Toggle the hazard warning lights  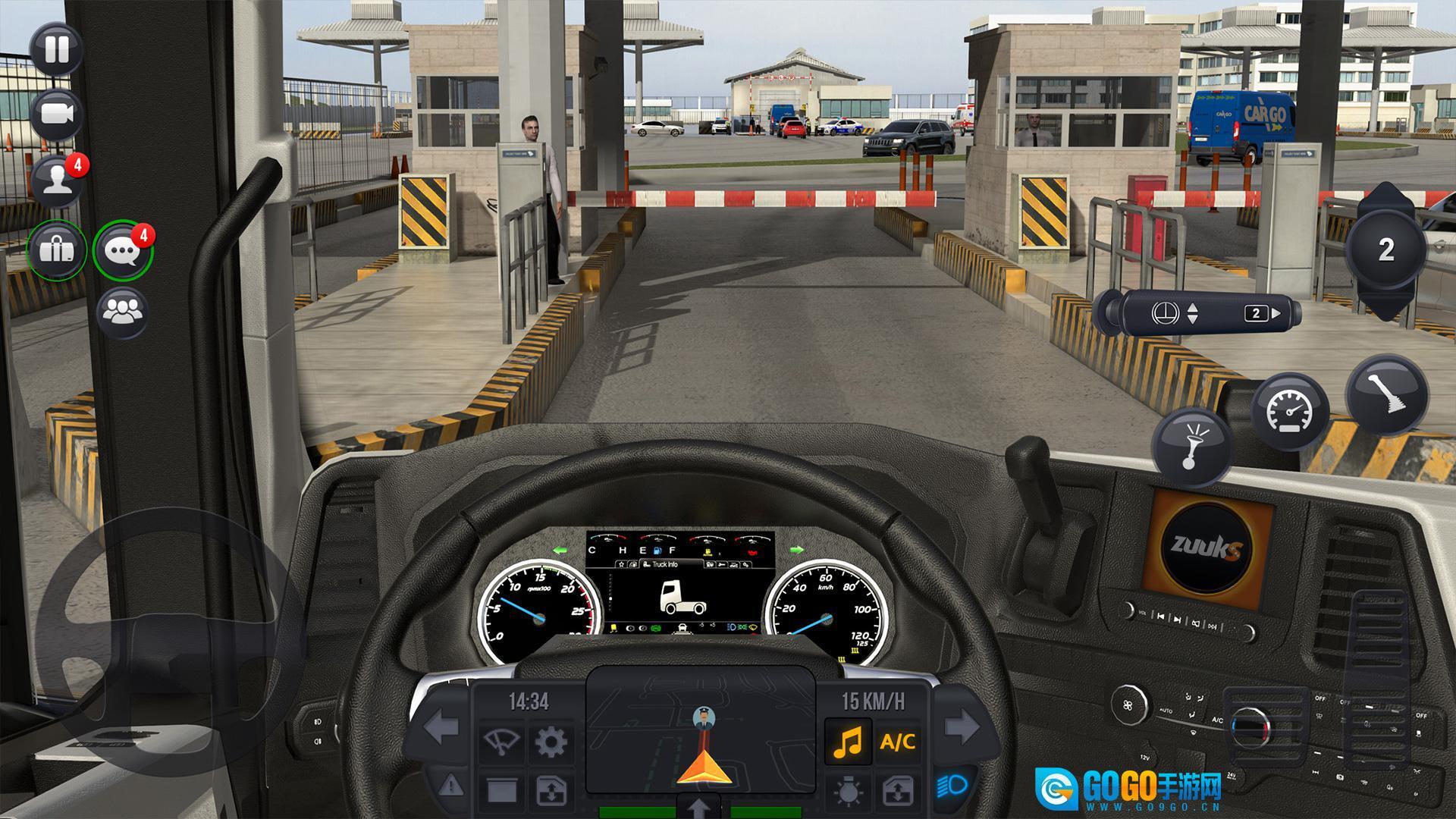point(450,784)
